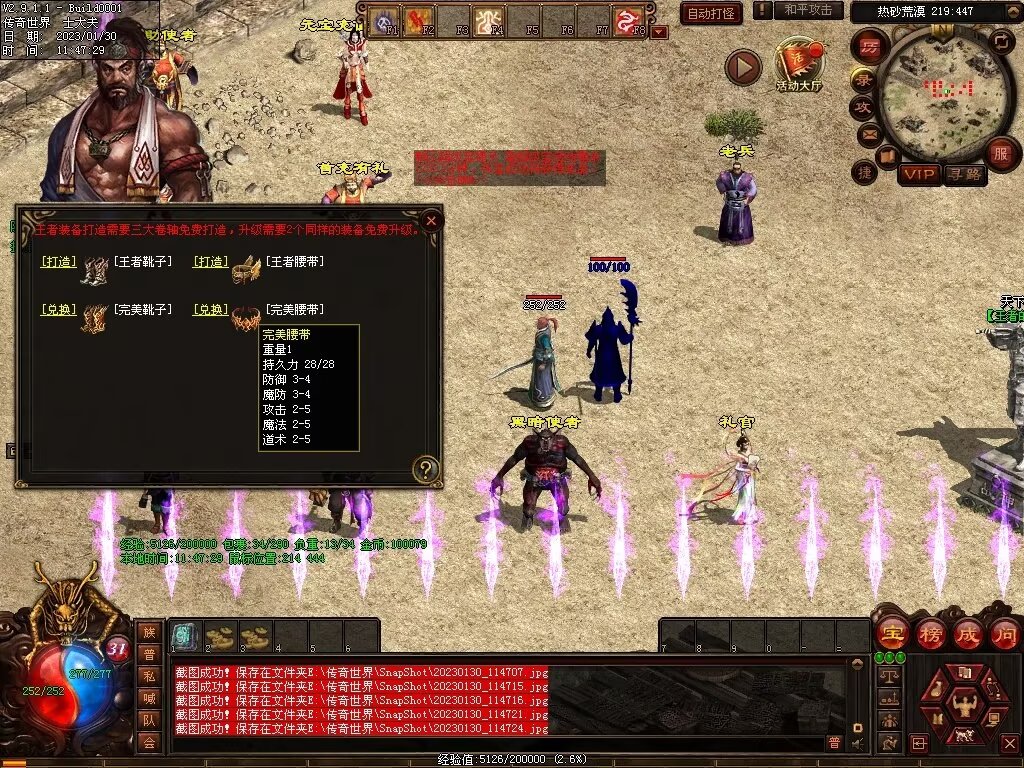This screenshot has height=768, width=1024.
Task: Close the equipment forging dialog
Action: pos(431,220)
